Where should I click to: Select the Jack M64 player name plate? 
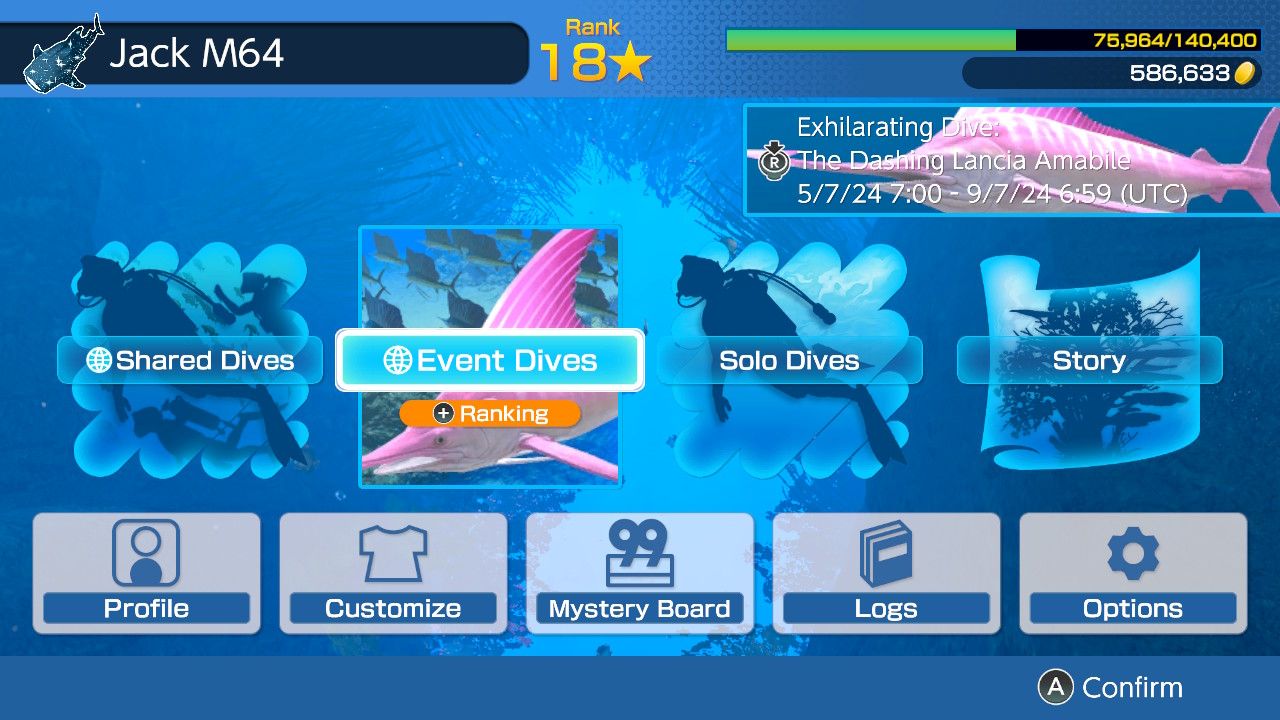264,53
